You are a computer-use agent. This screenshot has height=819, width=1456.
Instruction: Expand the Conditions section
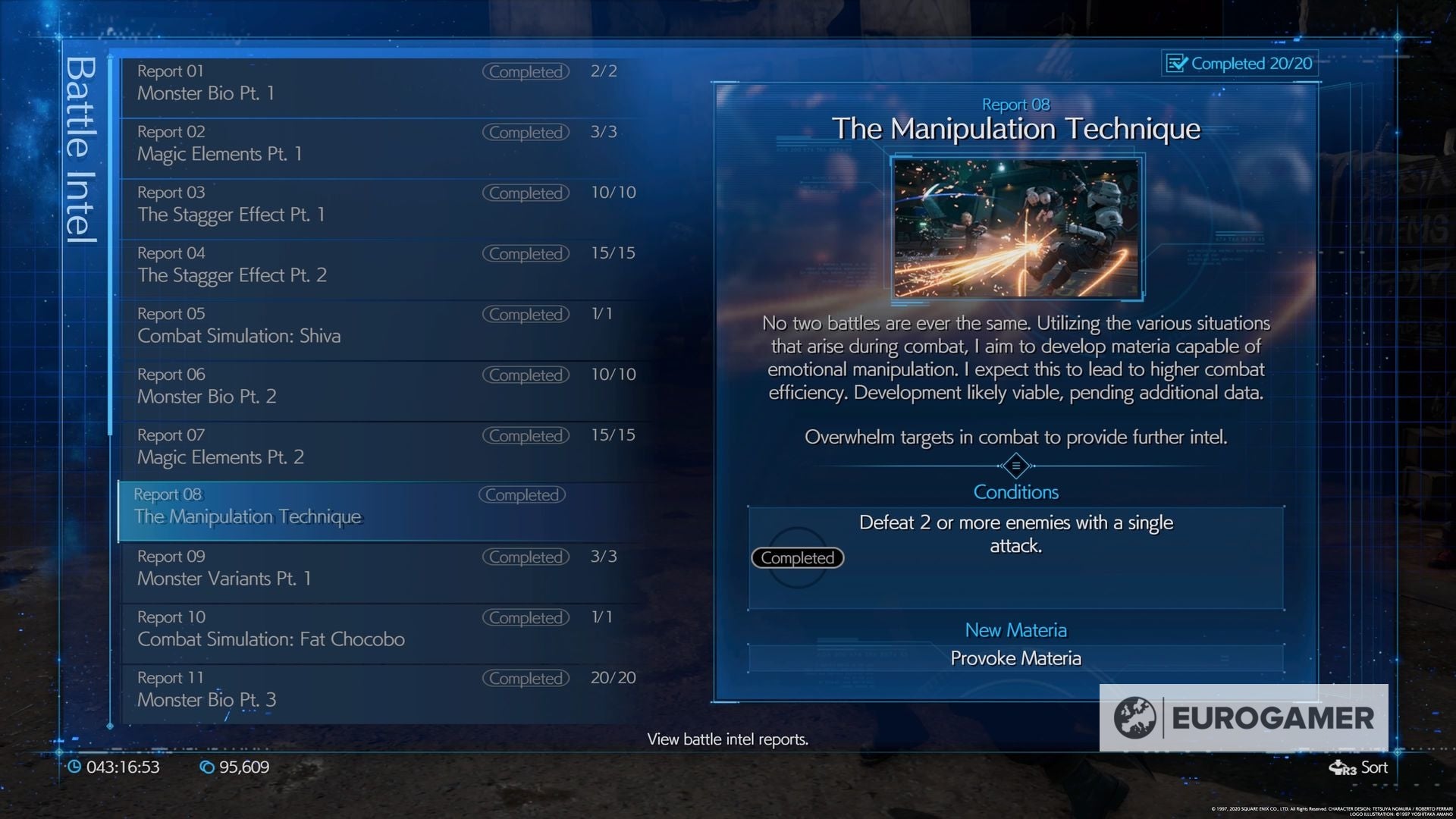point(1016,491)
